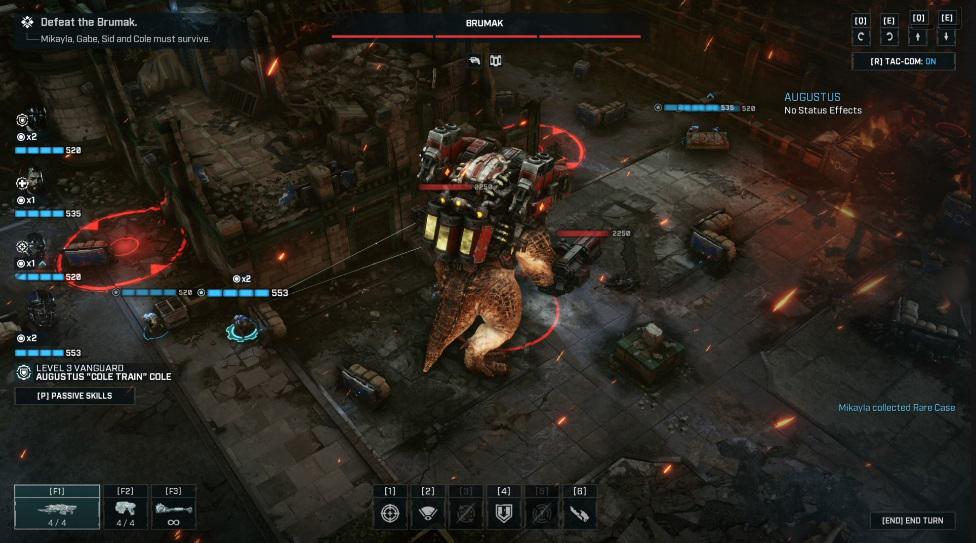Activate the sixth ability slot icon
Screen dimensions: 976x543
click(x=579, y=513)
